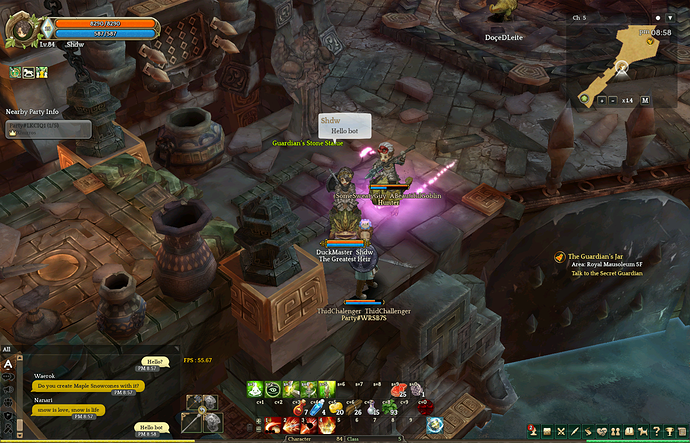Screen dimensions: 690x443
Task: Select the nearby party info entry
Action: click(x=48, y=129)
